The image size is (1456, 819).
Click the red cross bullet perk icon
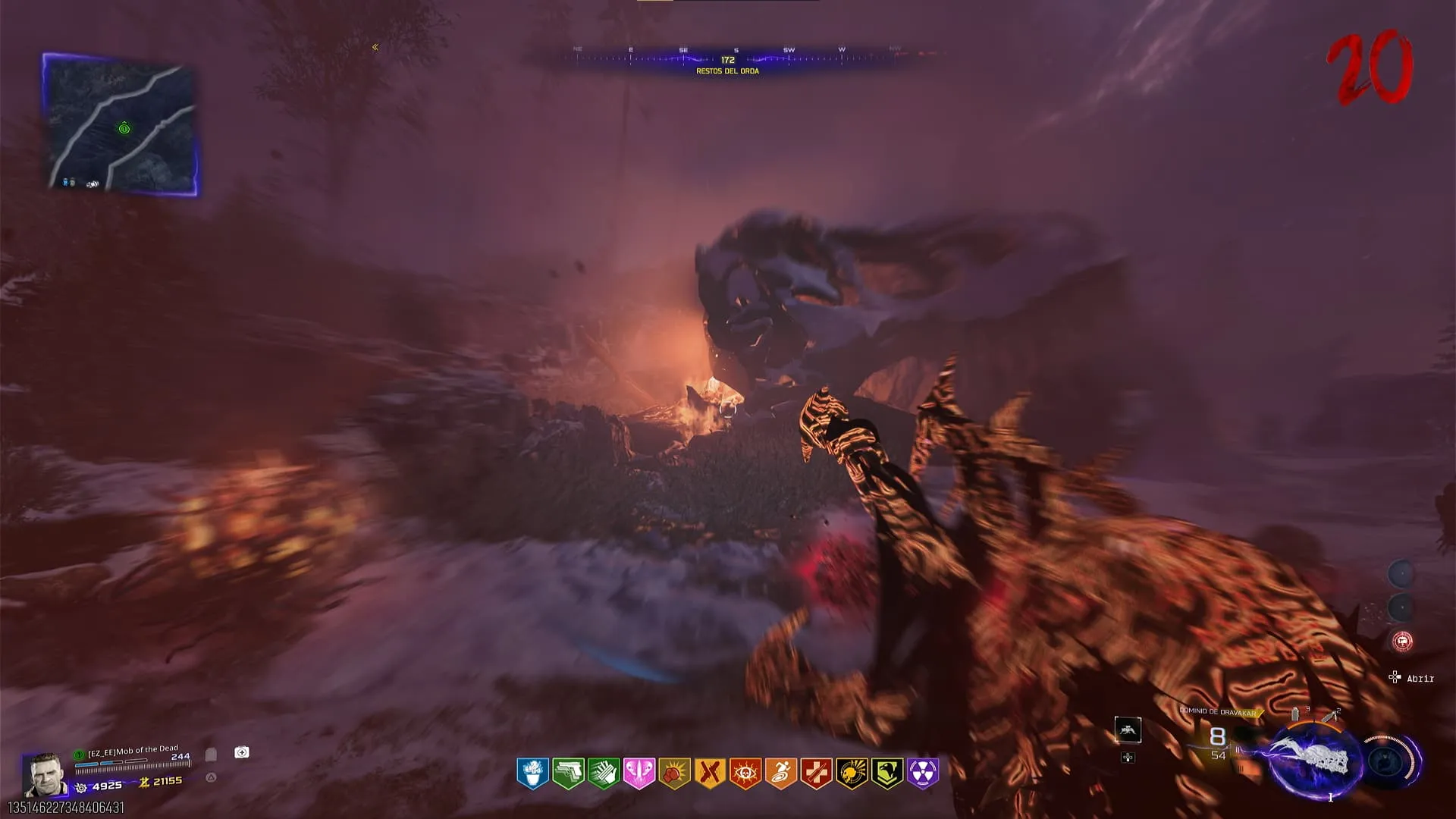coord(816,773)
